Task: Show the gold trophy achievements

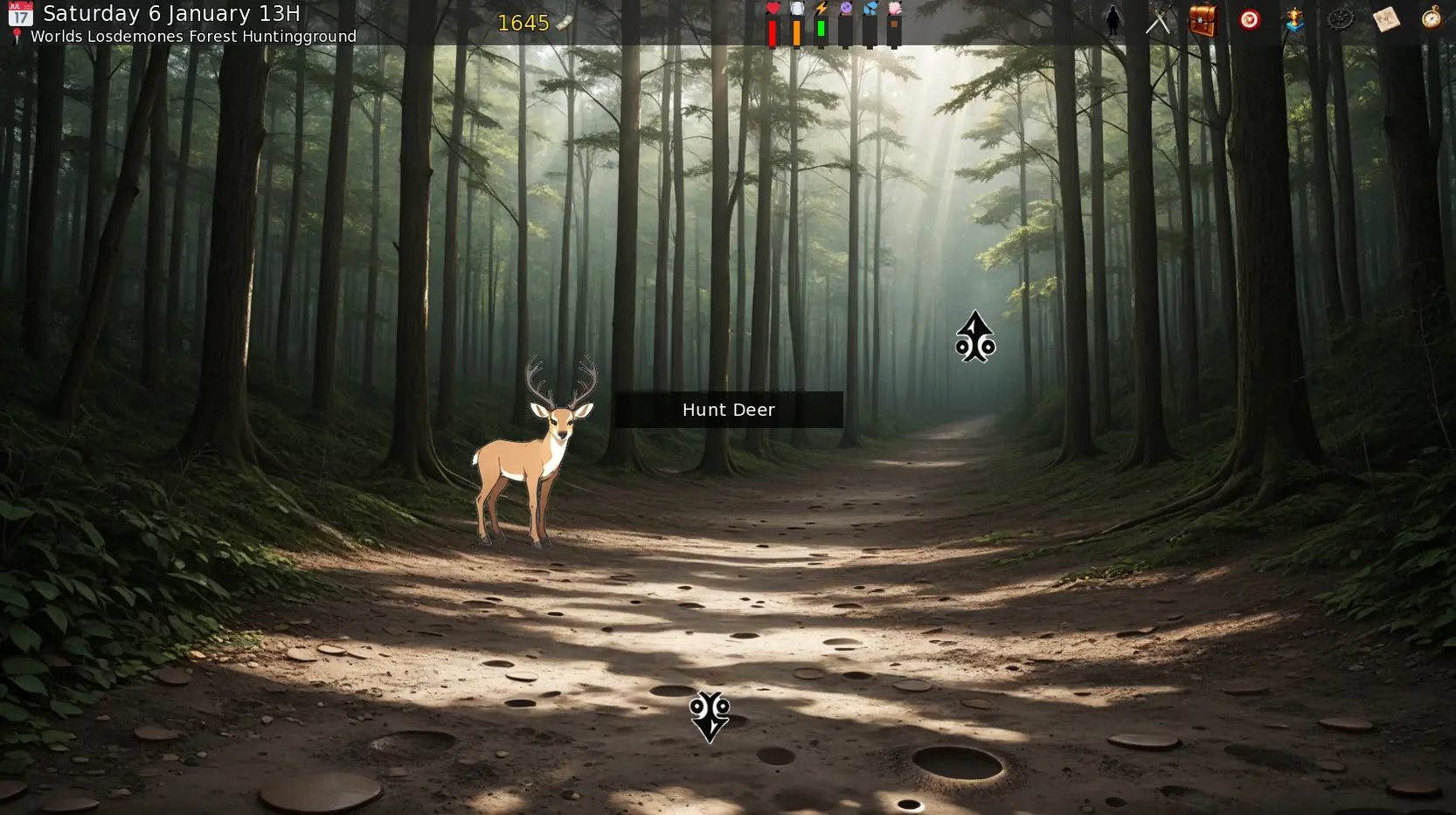Action: 1294,19
